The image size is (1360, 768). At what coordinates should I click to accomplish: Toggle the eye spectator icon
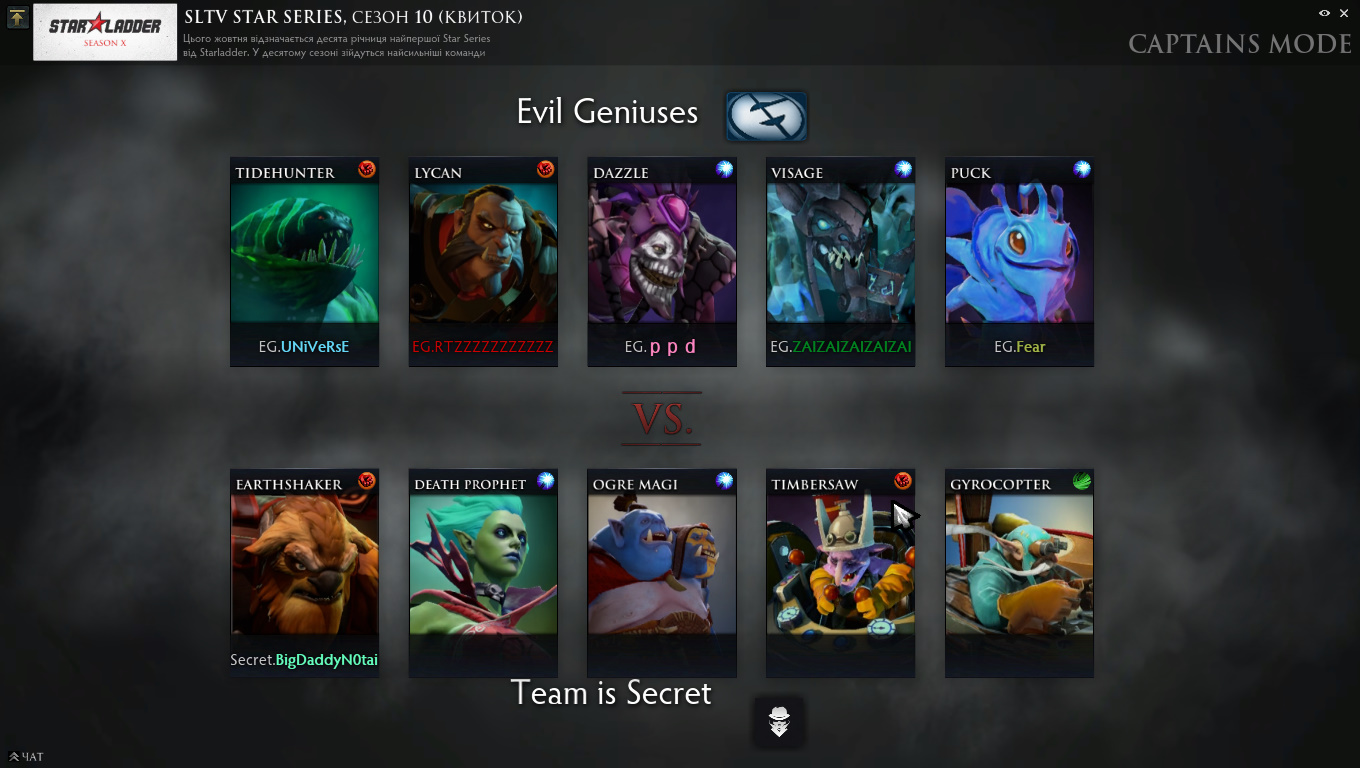coord(1324,13)
